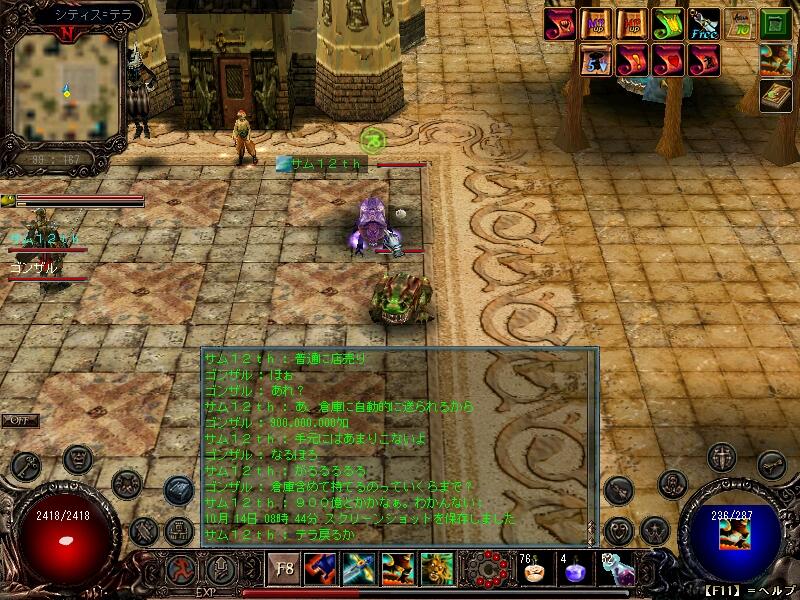Viewport: 800px width, 600px height.
Task: Activate the golden lion face skill
Action: pos(436,570)
